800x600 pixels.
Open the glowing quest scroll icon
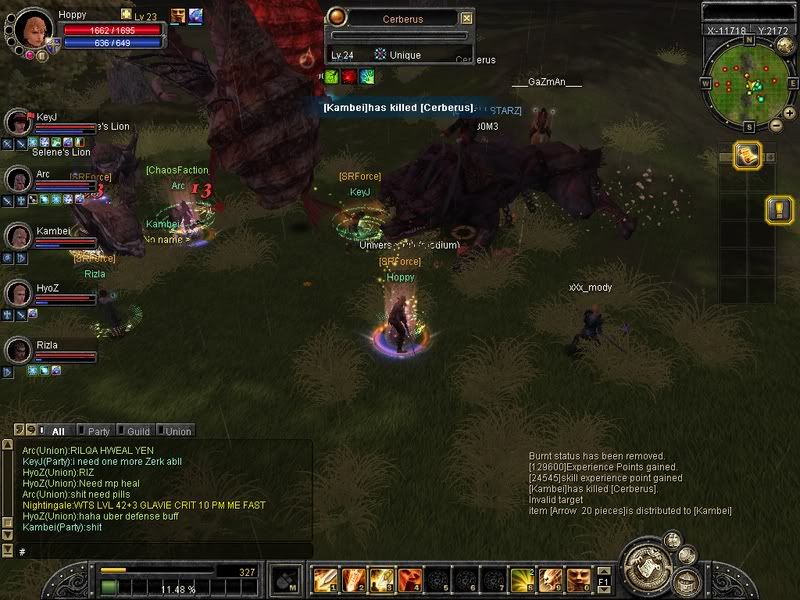pos(747,154)
